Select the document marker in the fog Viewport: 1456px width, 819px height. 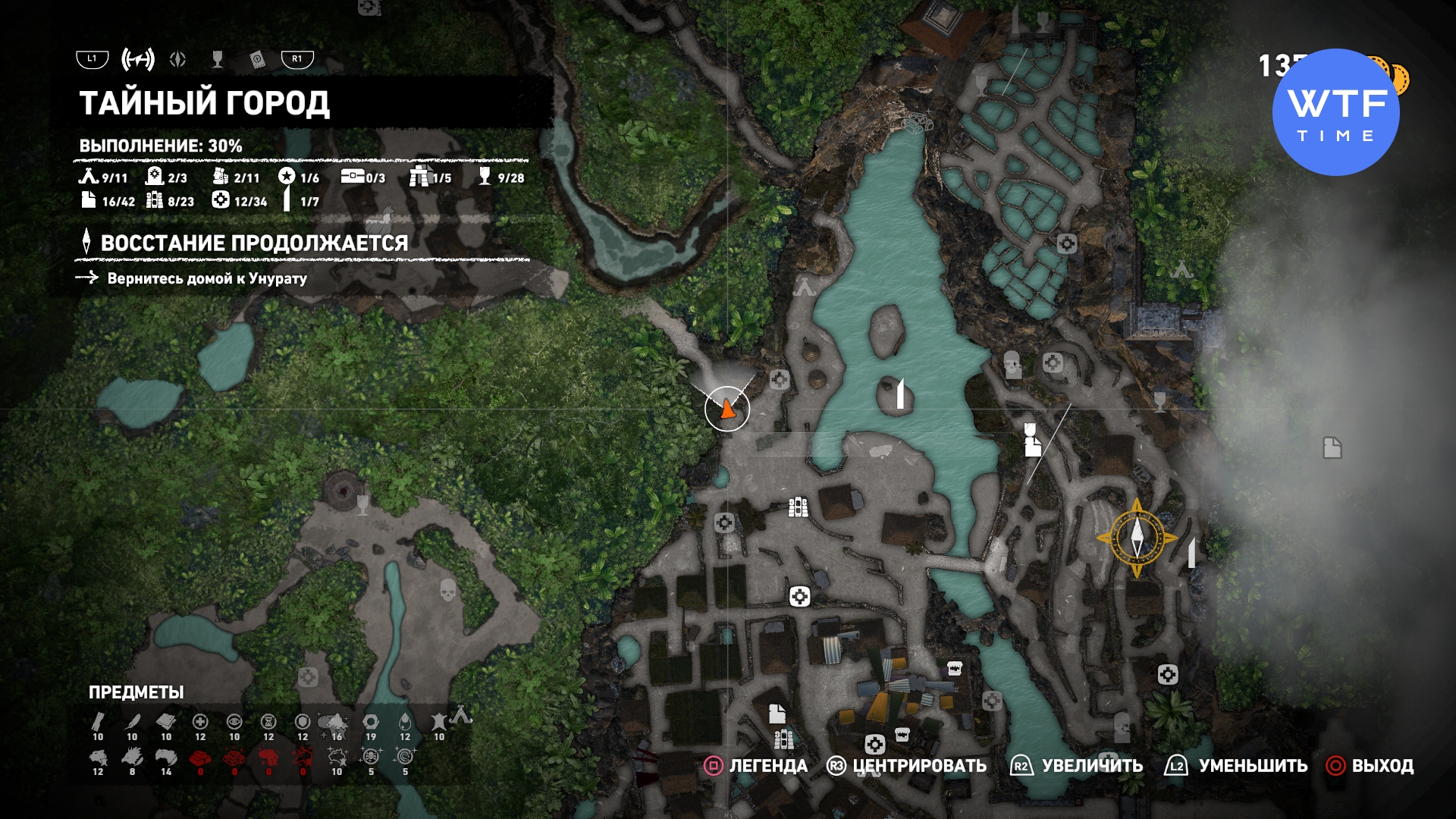click(x=1332, y=448)
